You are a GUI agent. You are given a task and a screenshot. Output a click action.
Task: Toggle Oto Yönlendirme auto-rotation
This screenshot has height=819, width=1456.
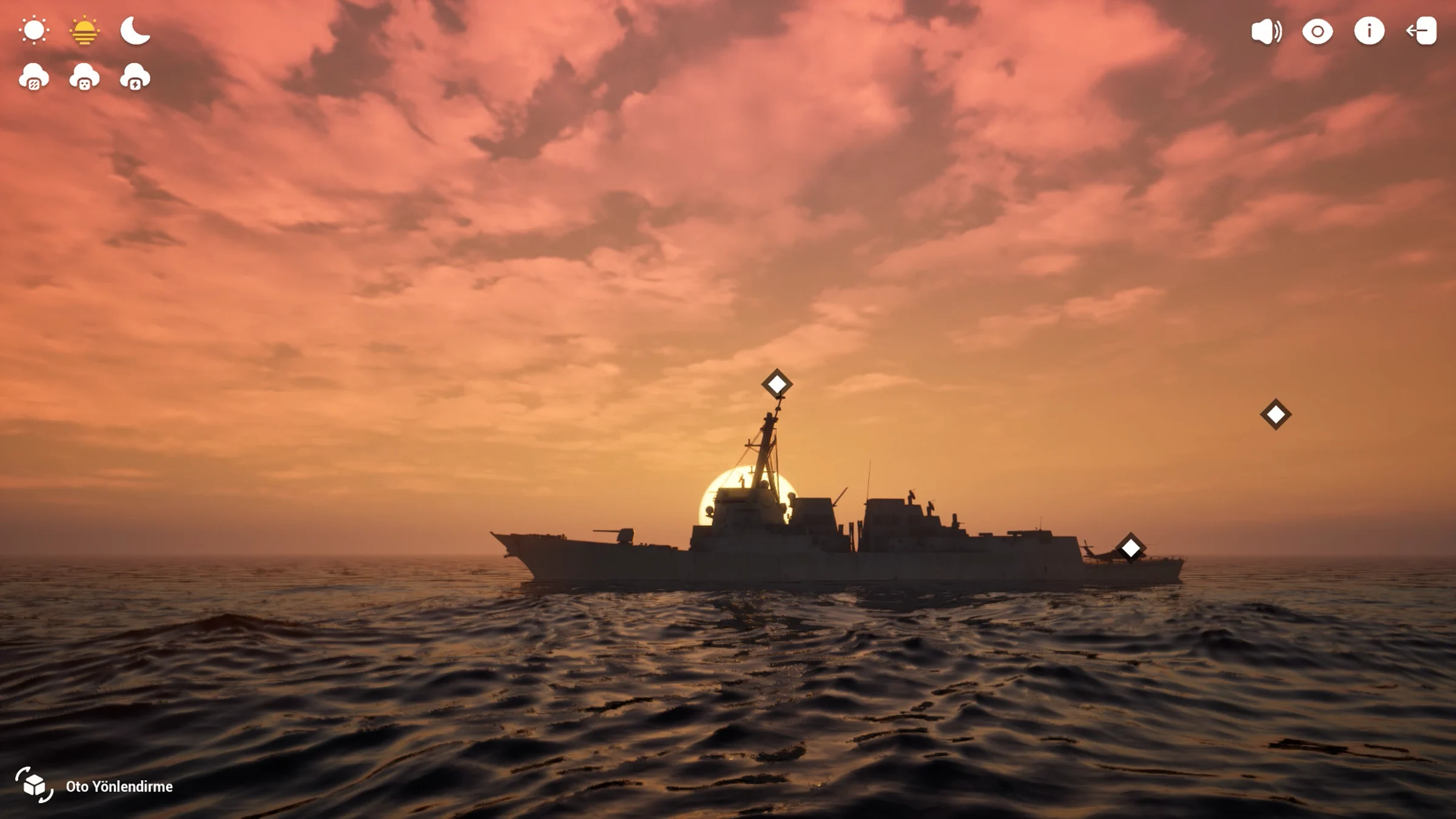(35, 786)
